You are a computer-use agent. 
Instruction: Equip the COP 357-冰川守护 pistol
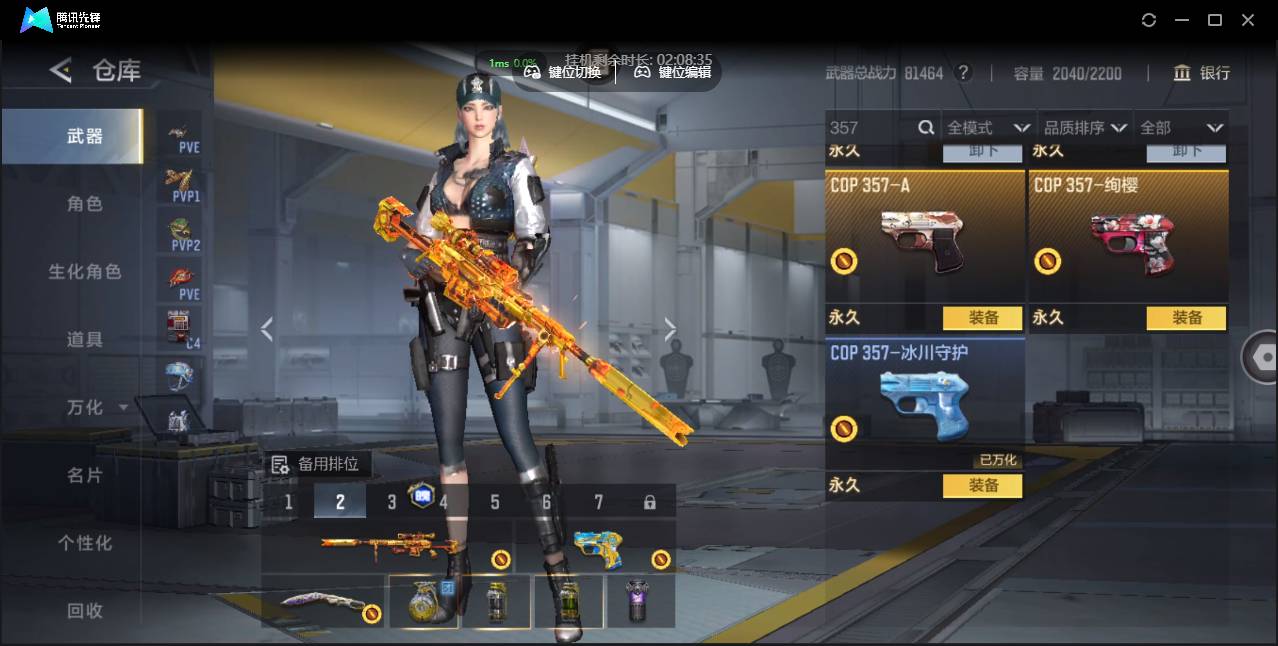click(982, 486)
